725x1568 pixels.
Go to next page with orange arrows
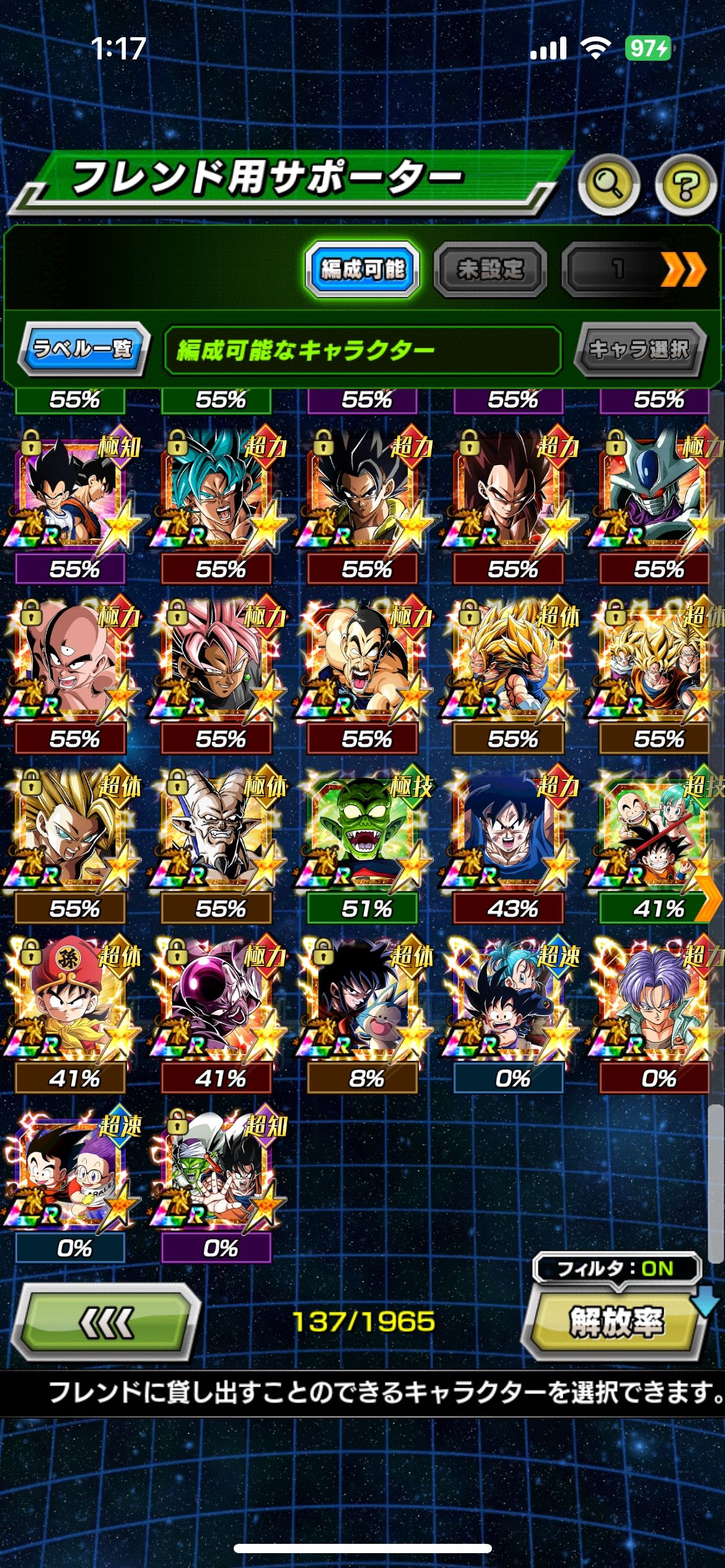click(x=682, y=269)
